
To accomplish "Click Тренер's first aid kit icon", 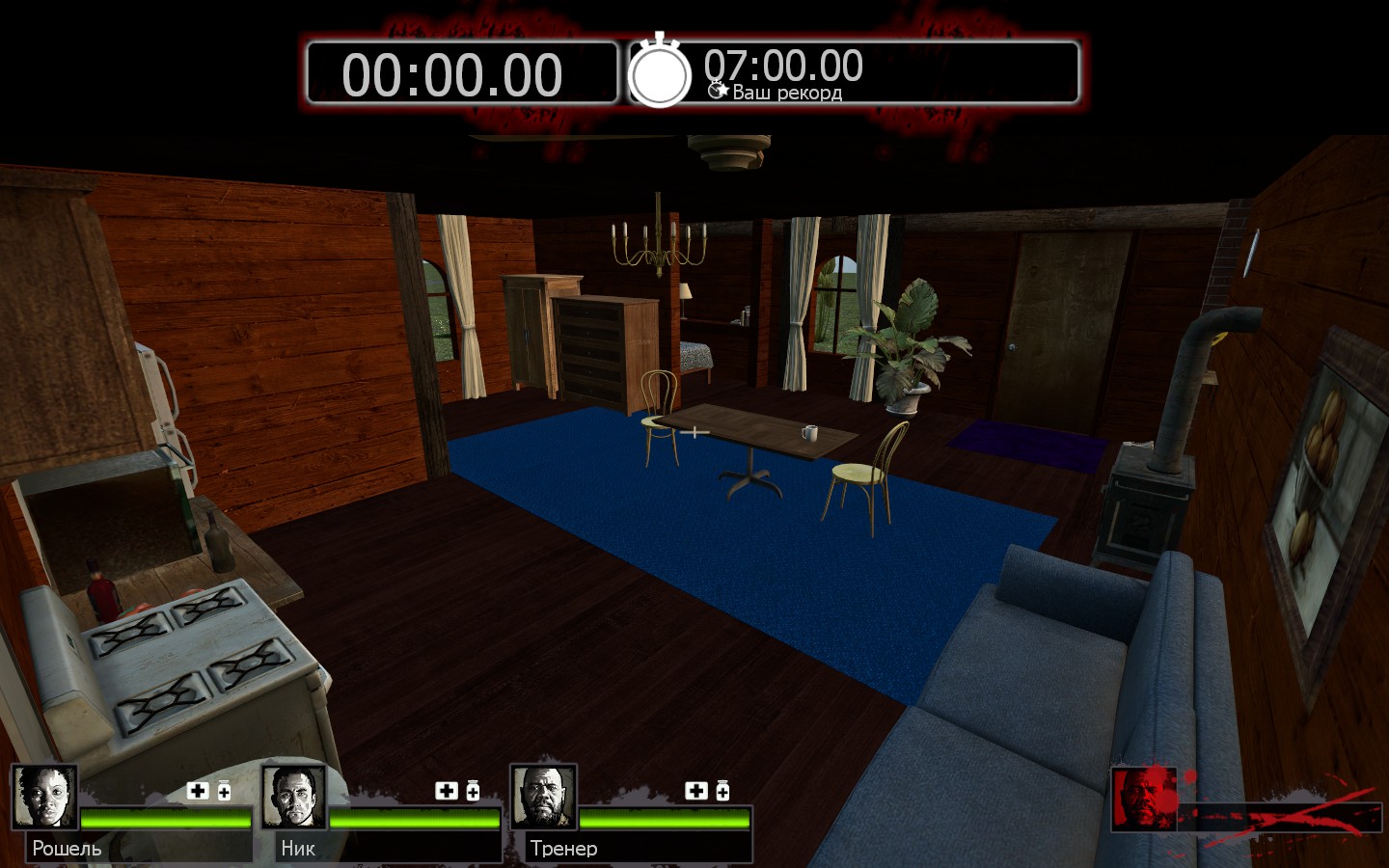I will click(696, 791).
